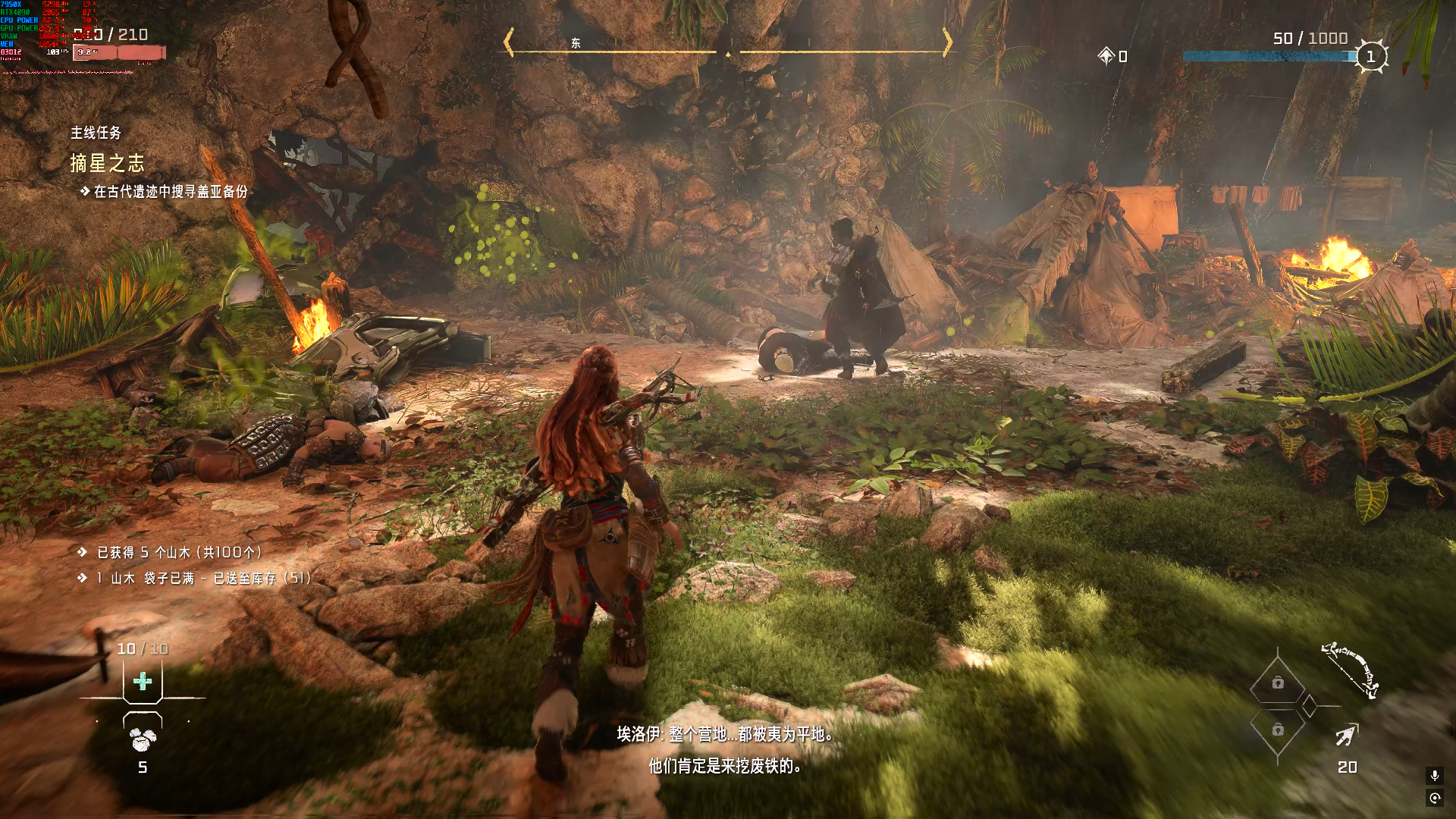Toggle the microphone icon
Screen dimensions: 1456x819
tap(1434, 775)
